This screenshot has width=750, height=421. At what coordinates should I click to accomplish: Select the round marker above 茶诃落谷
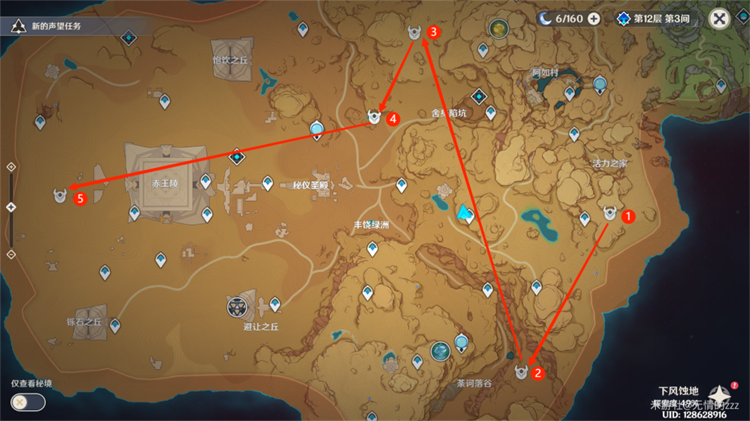441,350
